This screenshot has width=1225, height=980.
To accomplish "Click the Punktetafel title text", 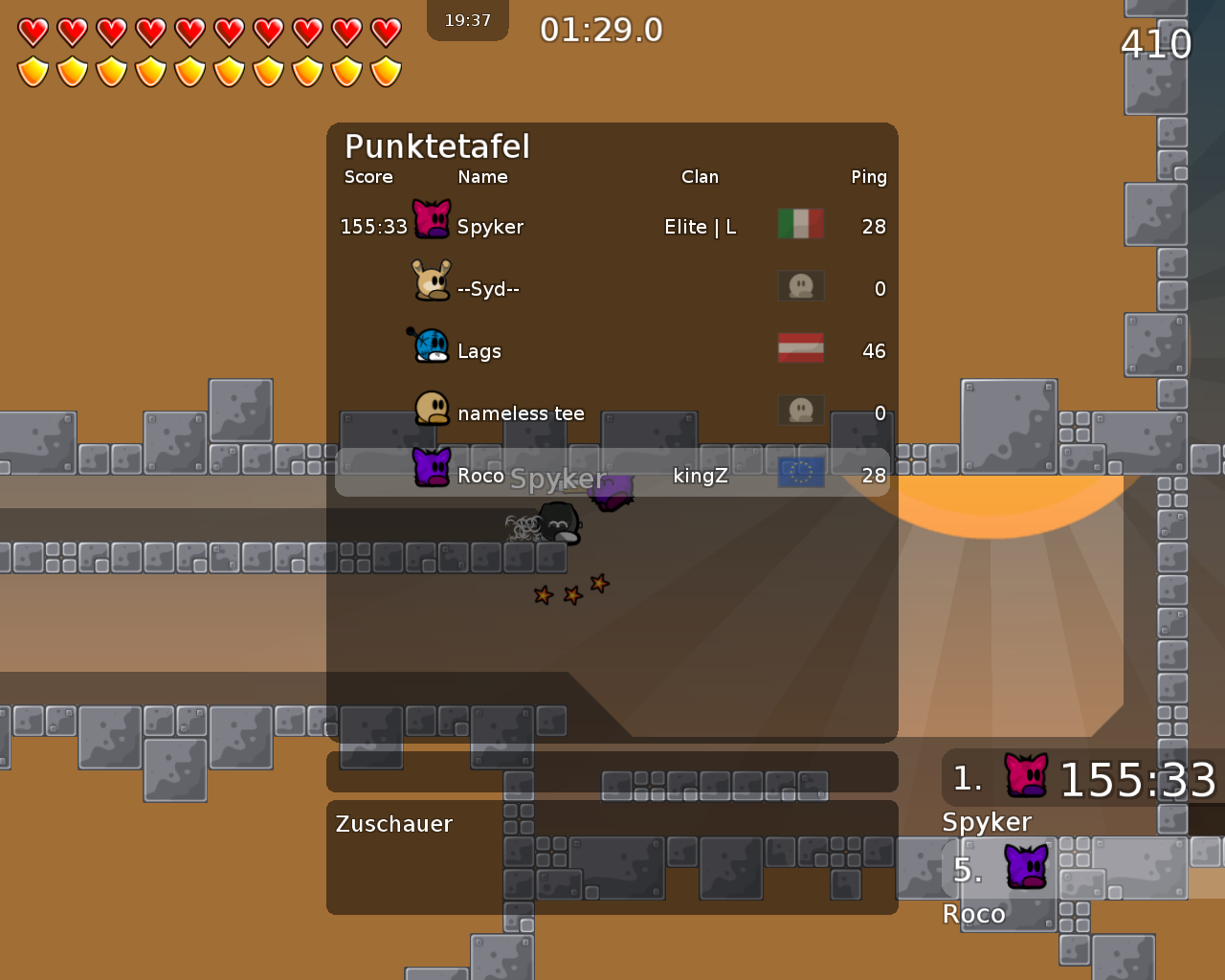I will (x=437, y=146).
